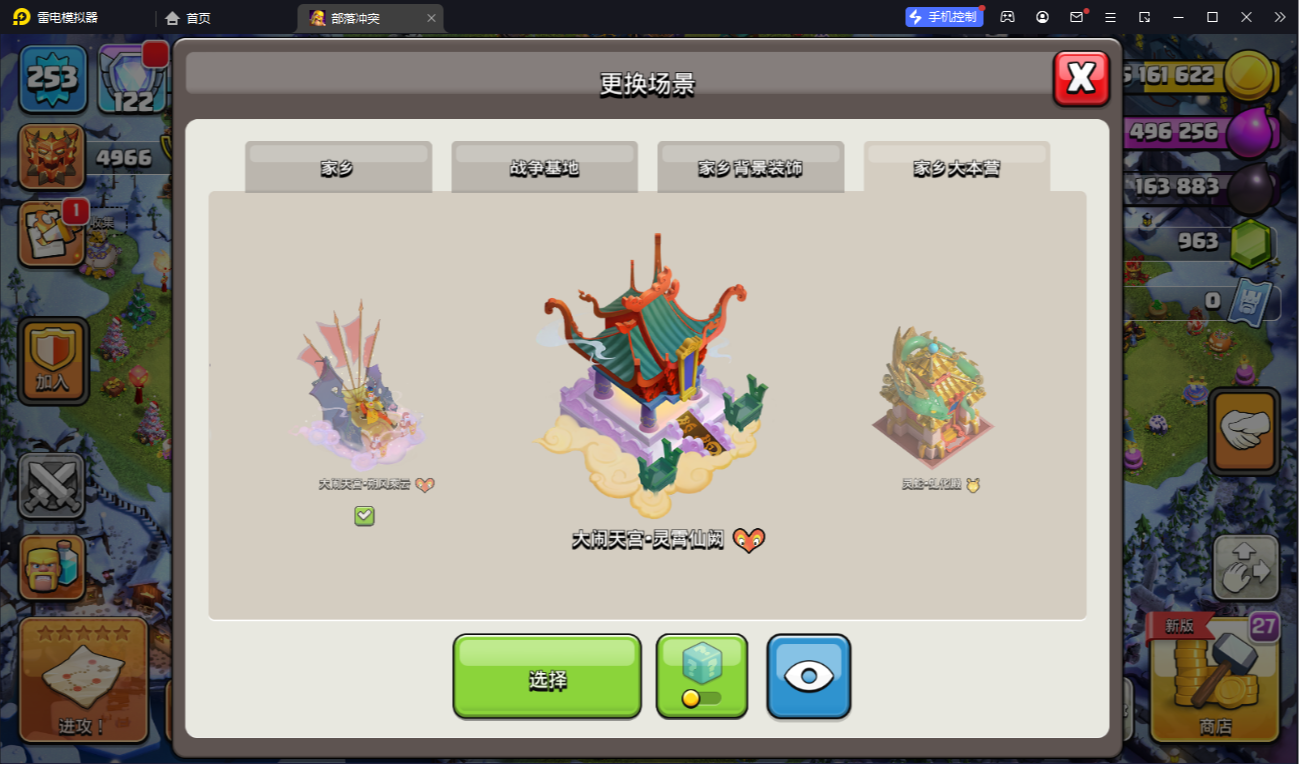Open the 战争基地 tab

[x=544, y=167]
